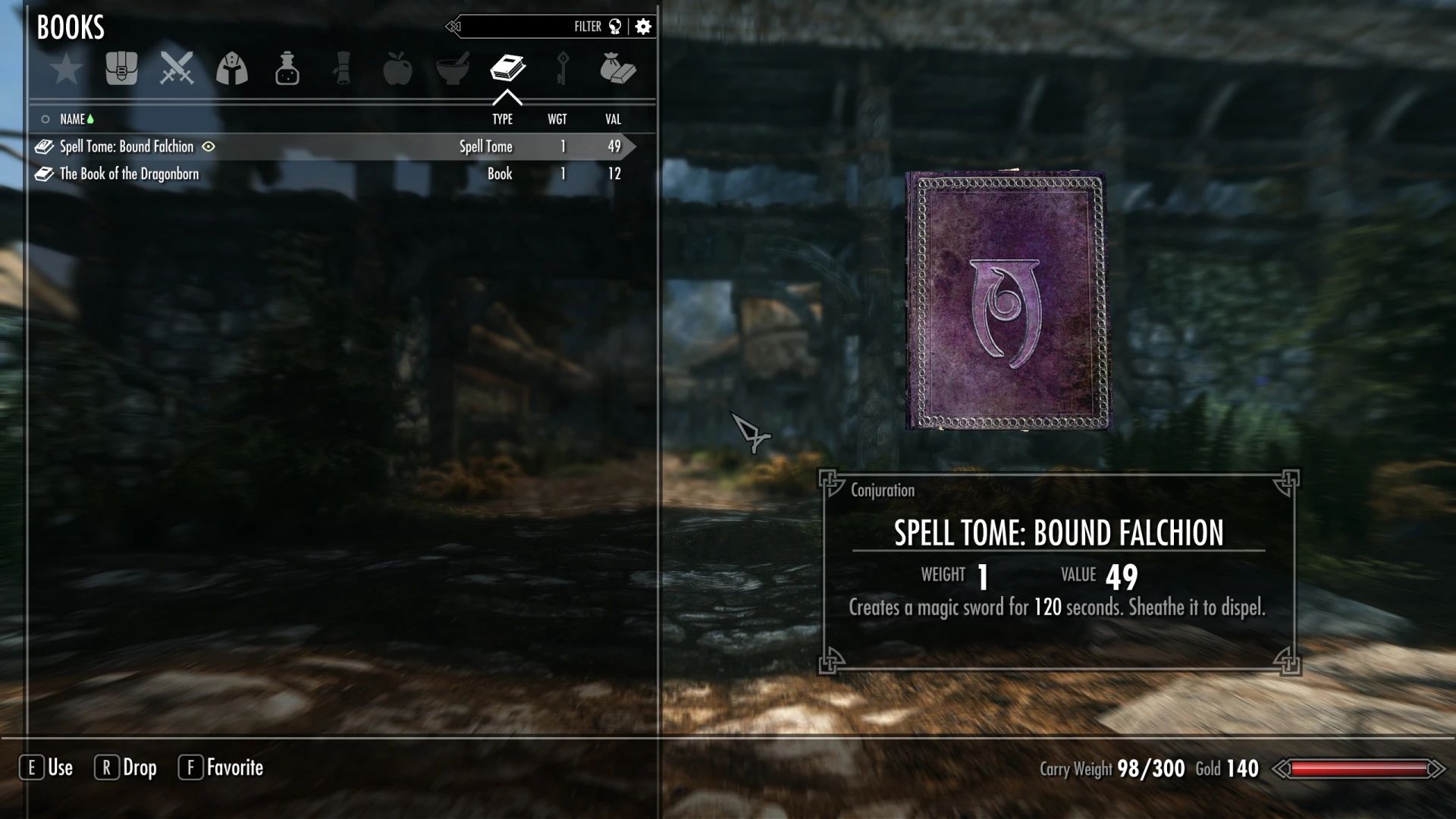Open the Misc category icon

tap(618, 69)
